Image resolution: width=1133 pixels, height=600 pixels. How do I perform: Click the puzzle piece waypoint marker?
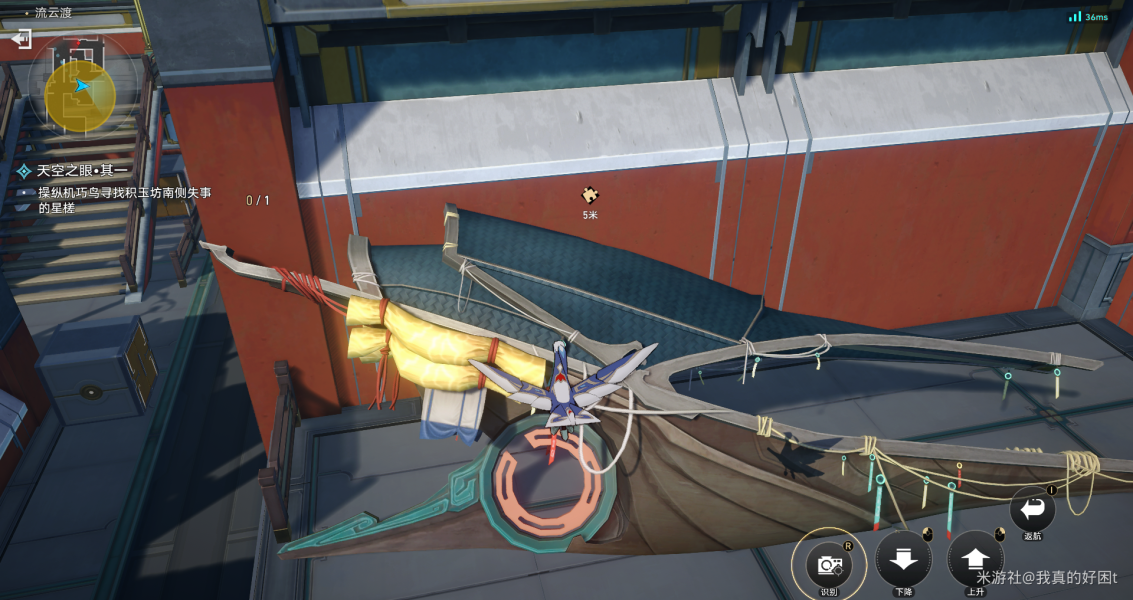(591, 195)
